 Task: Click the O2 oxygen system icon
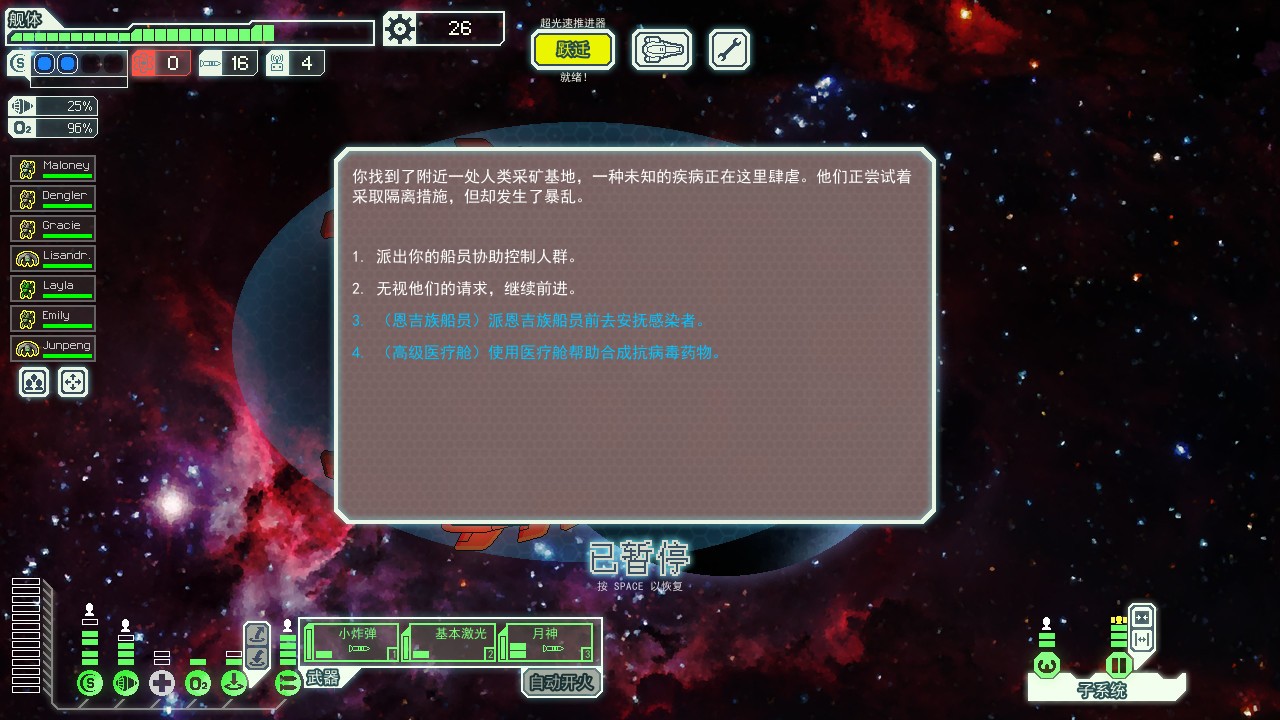coord(198,682)
